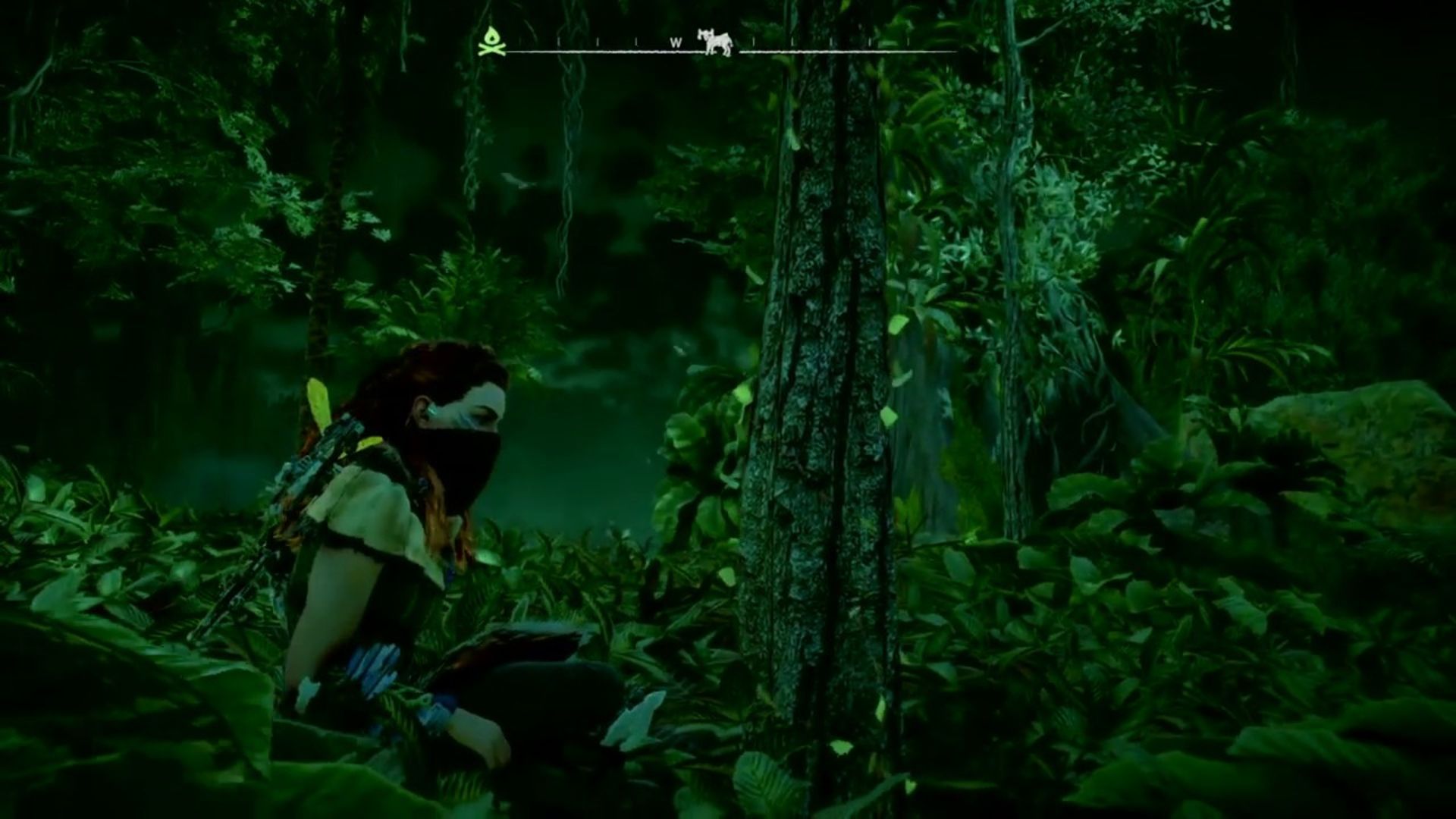Click the center of the compass line
The width and height of the screenshot is (1456, 819).
click(732, 50)
